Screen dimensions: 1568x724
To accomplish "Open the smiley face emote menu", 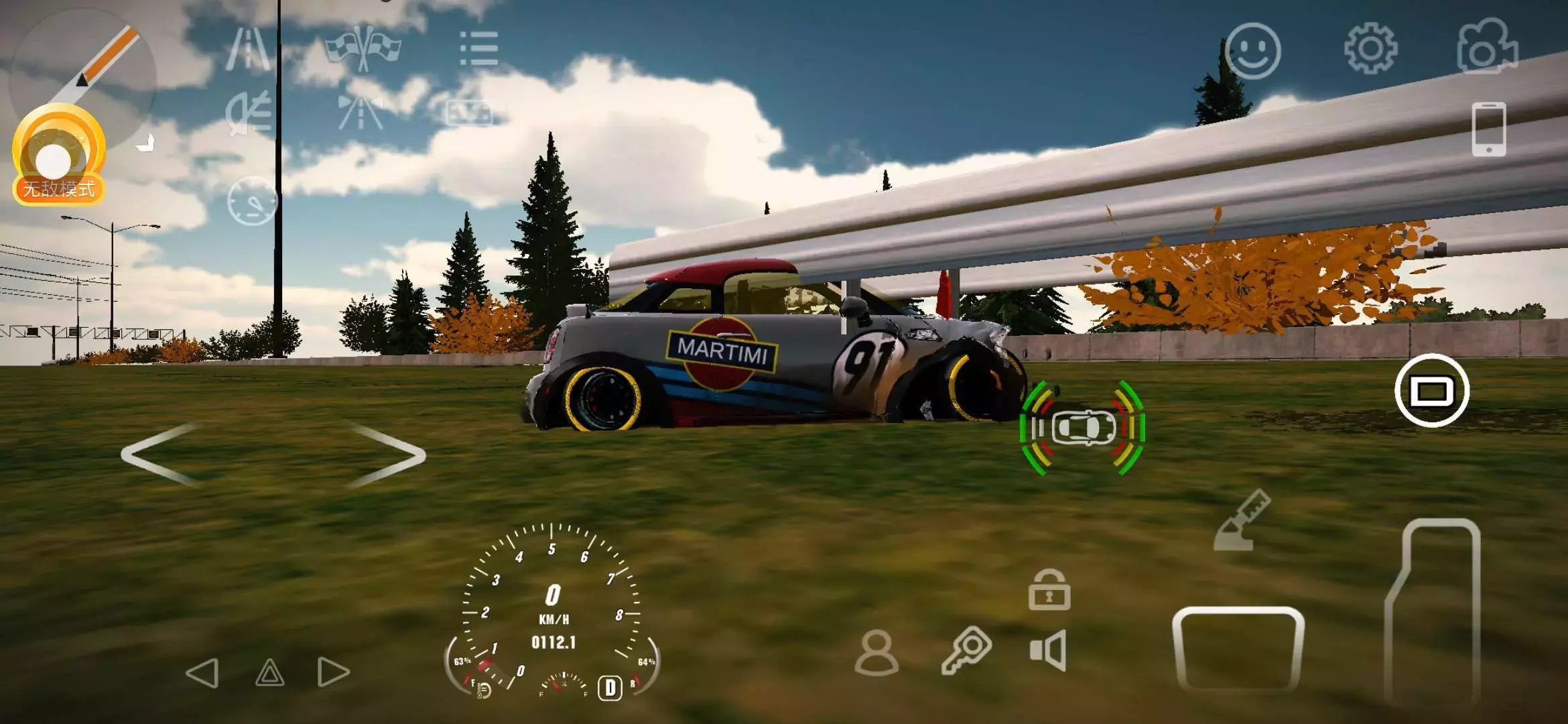I will click(x=1252, y=51).
